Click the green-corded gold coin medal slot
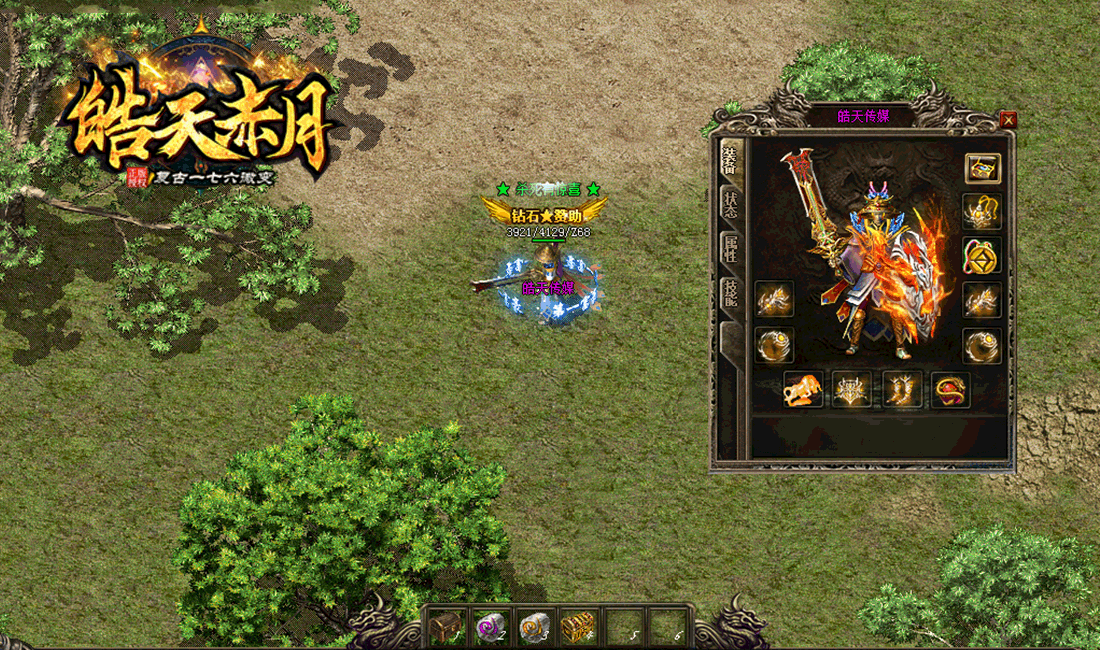This screenshot has width=1100, height=650. 982,255
